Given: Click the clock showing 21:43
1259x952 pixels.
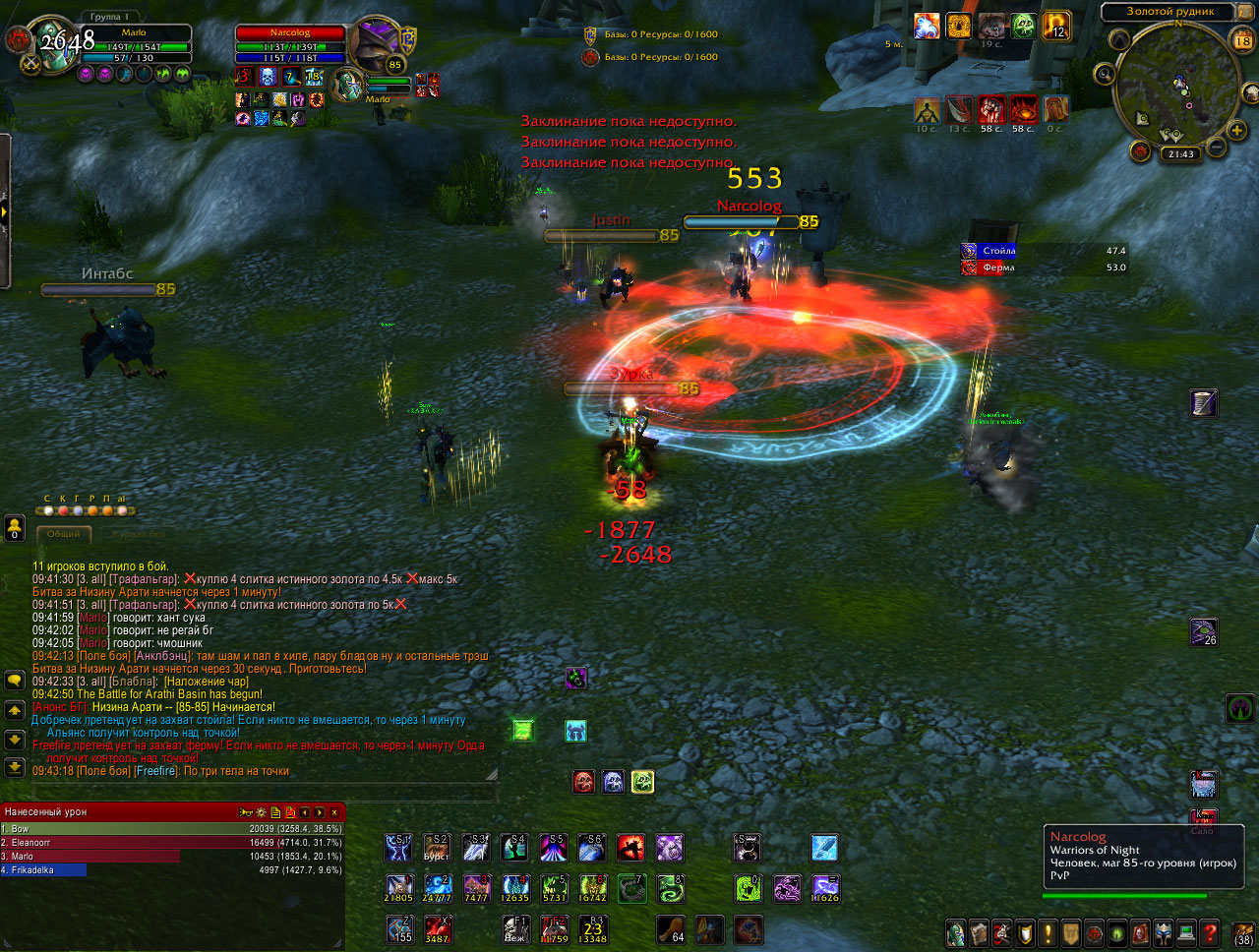Looking at the screenshot, I should [1180, 154].
